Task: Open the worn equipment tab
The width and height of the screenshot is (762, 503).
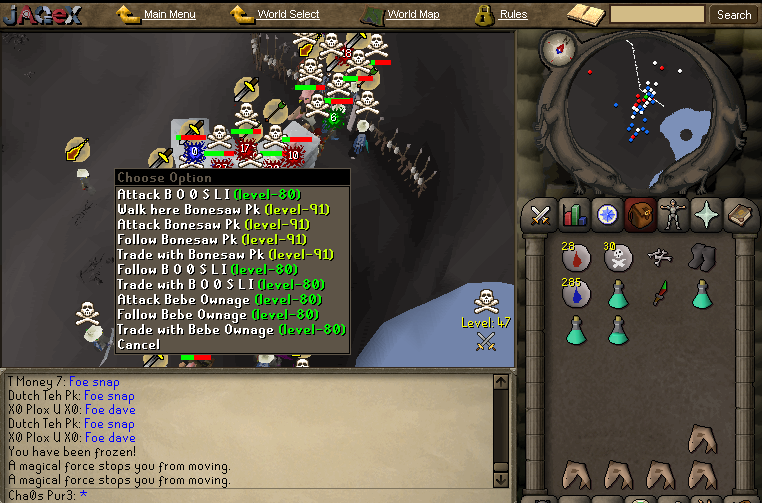Action: click(x=673, y=214)
